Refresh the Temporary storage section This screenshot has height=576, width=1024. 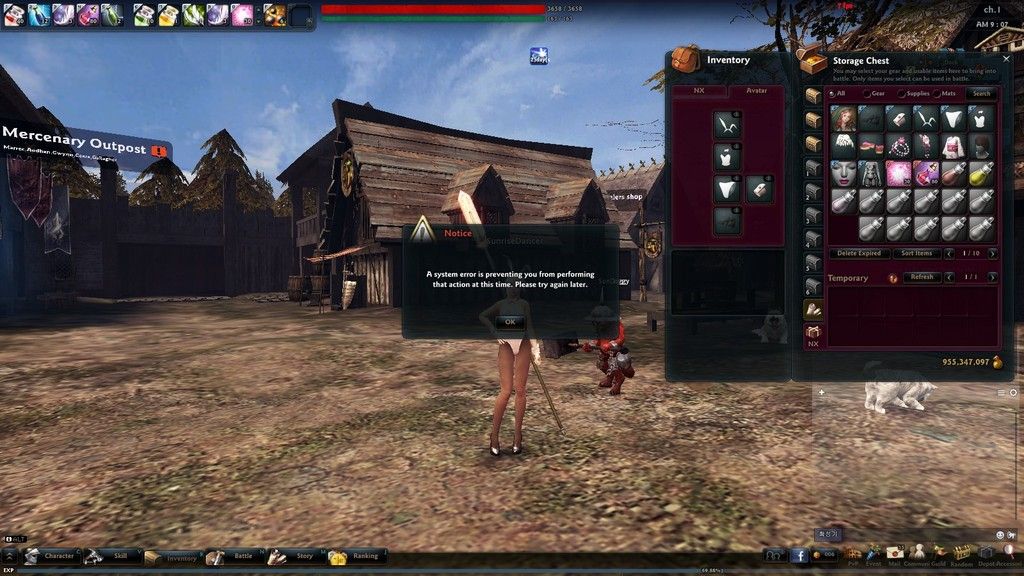(x=920, y=277)
